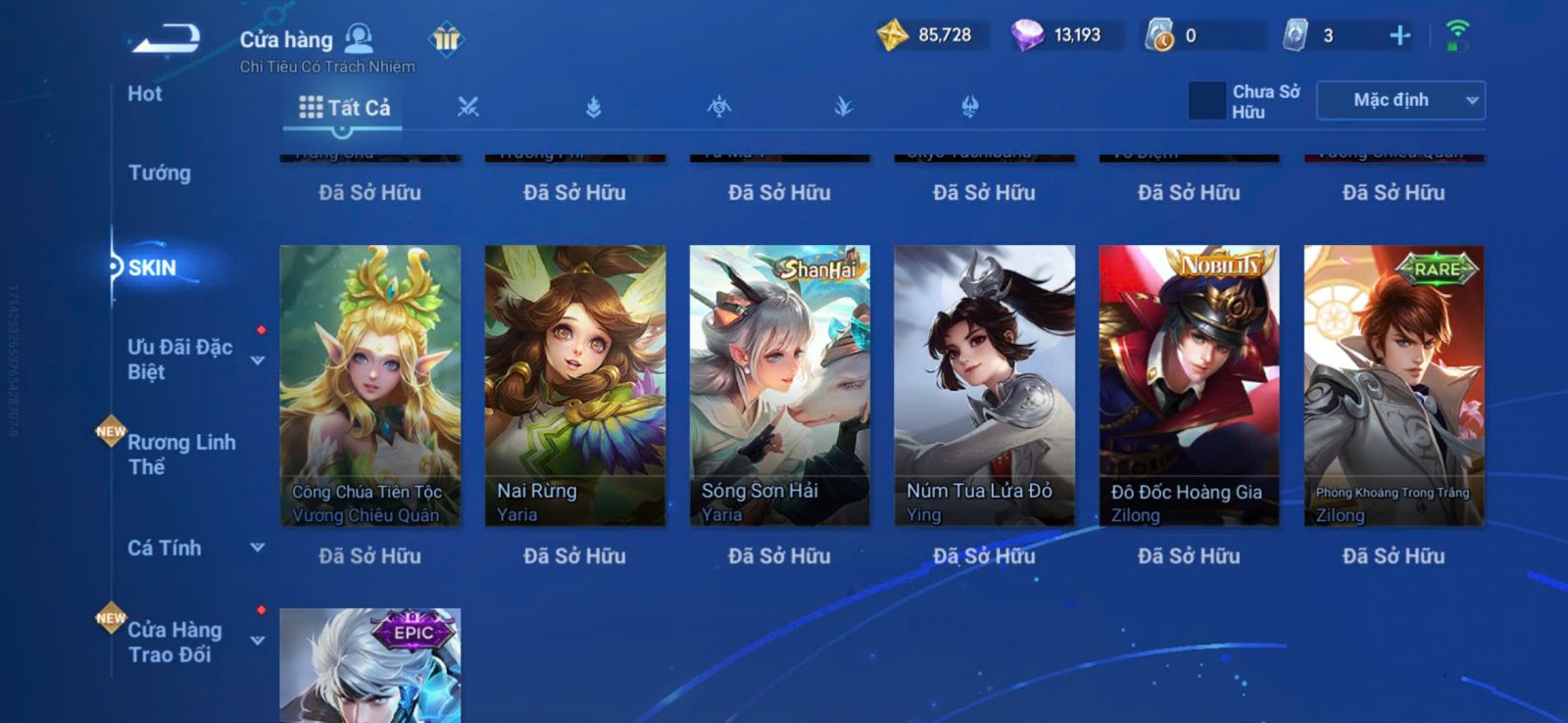This screenshot has height=723, width=1568.
Task: View the Sóng Sơn Hải Yaria skin
Action: pos(780,385)
